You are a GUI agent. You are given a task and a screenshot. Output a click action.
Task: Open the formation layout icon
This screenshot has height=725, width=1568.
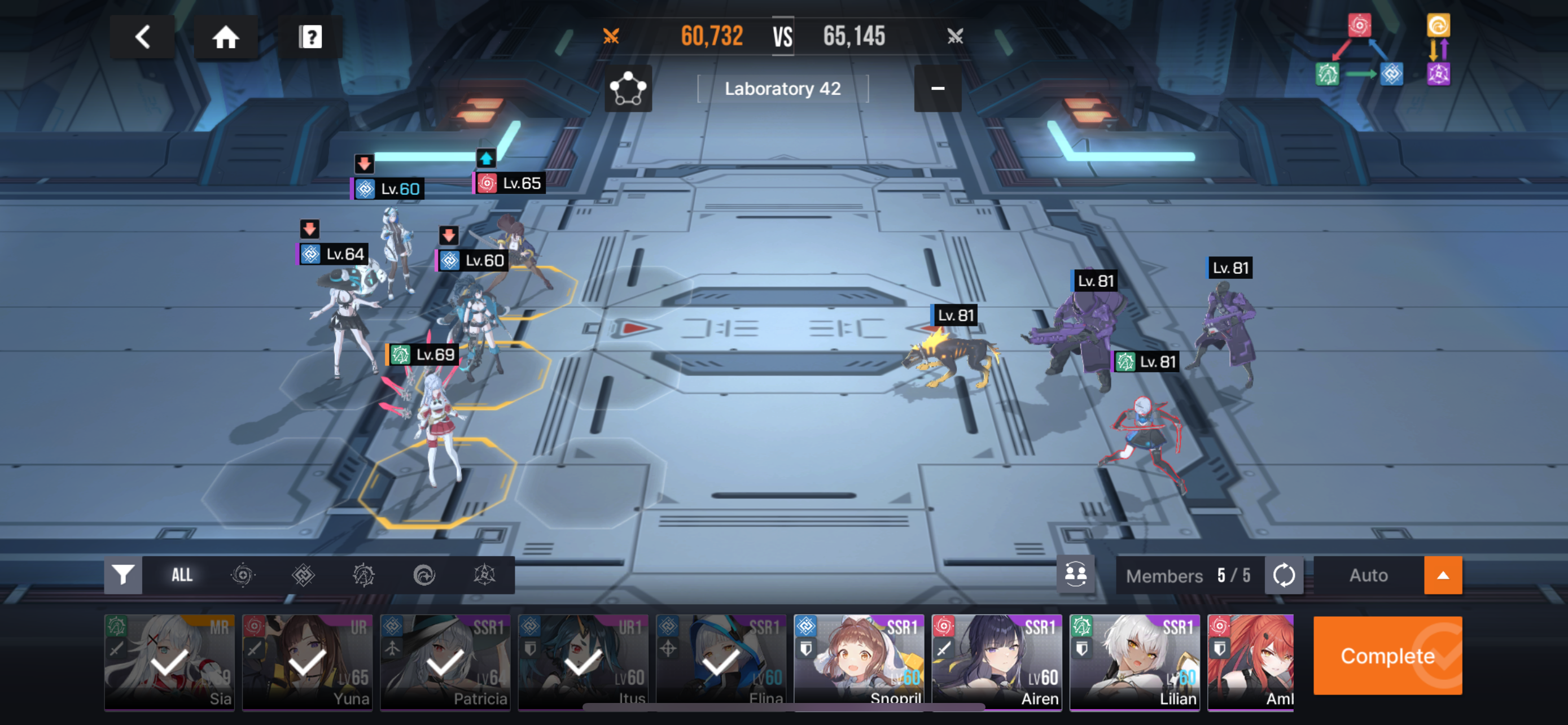pyautogui.click(x=628, y=89)
